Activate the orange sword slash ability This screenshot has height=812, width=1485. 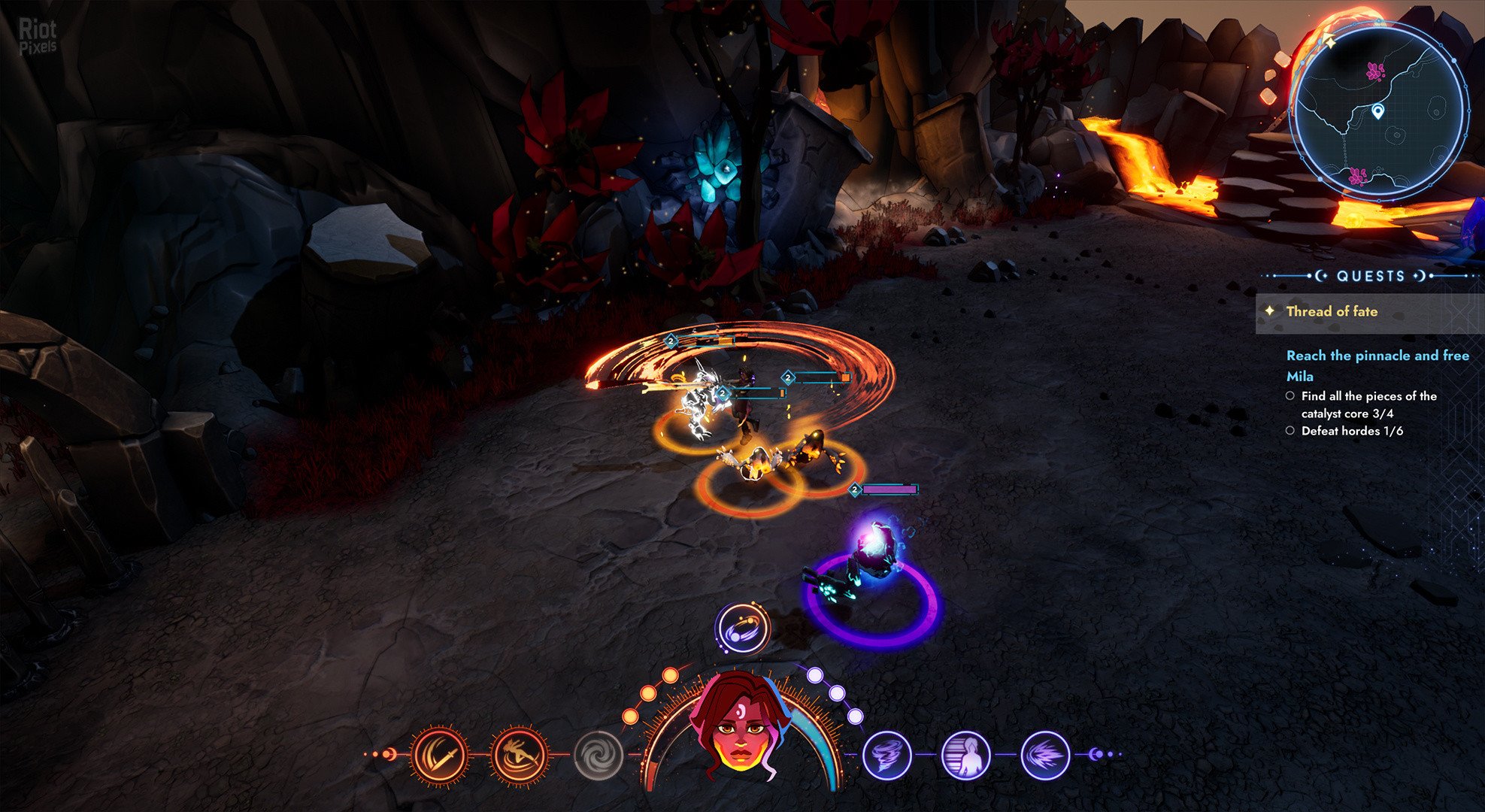(x=440, y=756)
